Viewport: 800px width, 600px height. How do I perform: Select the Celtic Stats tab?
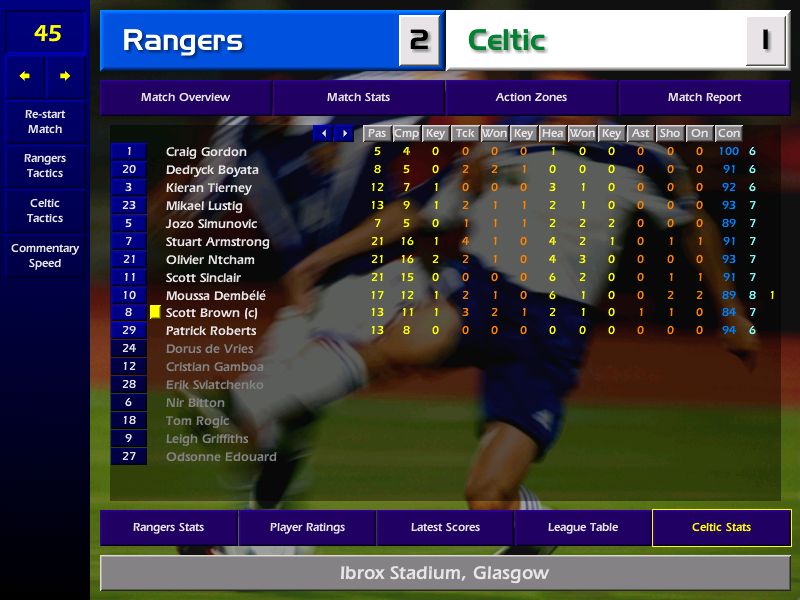[721, 527]
